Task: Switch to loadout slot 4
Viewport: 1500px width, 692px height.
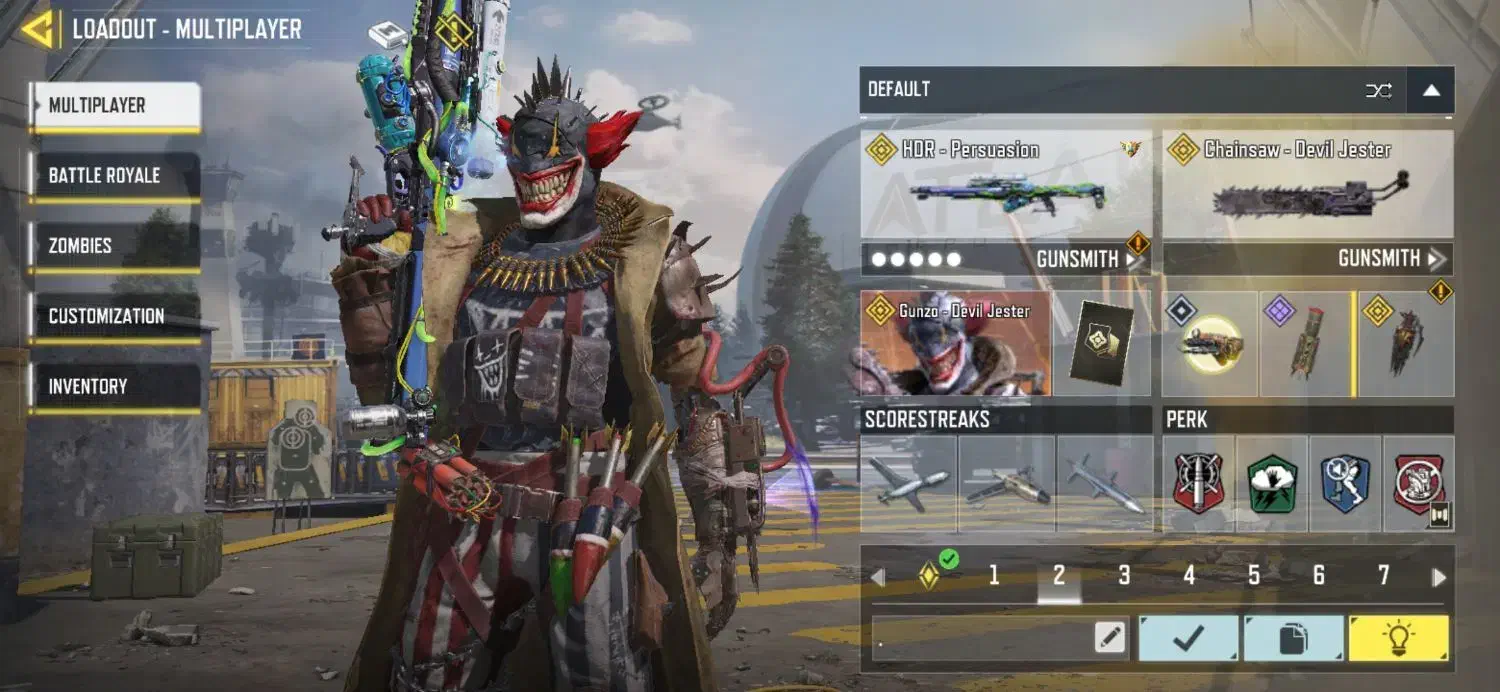Action: pyautogui.click(x=1189, y=575)
